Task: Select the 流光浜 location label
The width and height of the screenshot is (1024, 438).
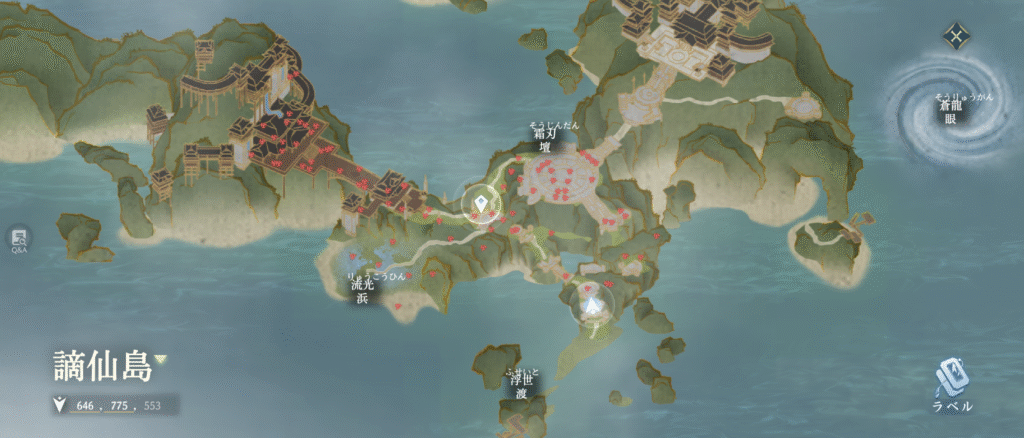Action: tap(361, 290)
